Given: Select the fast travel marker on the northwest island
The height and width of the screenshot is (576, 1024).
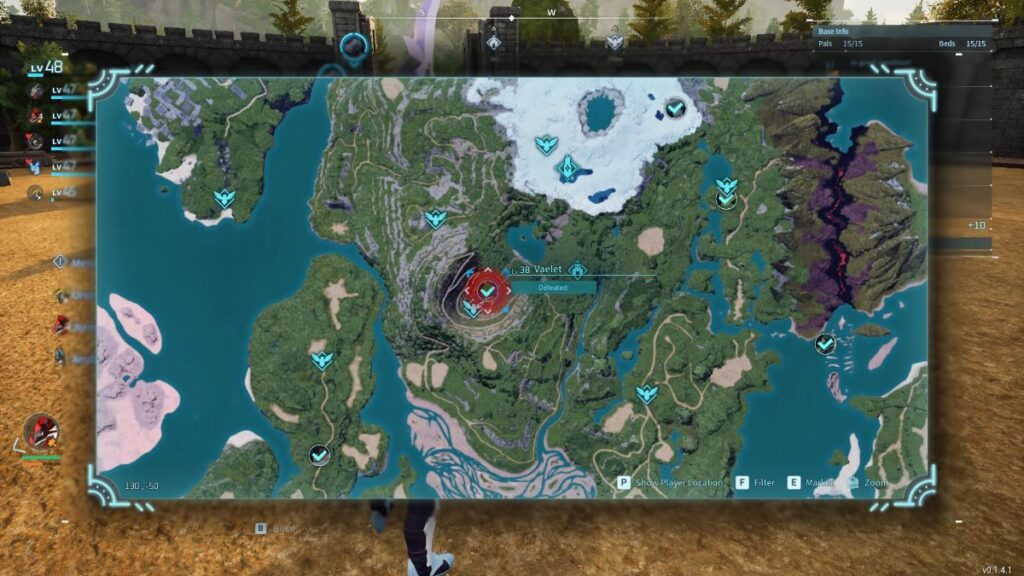Looking at the screenshot, I should pyautogui.click(x=225, y=198).
